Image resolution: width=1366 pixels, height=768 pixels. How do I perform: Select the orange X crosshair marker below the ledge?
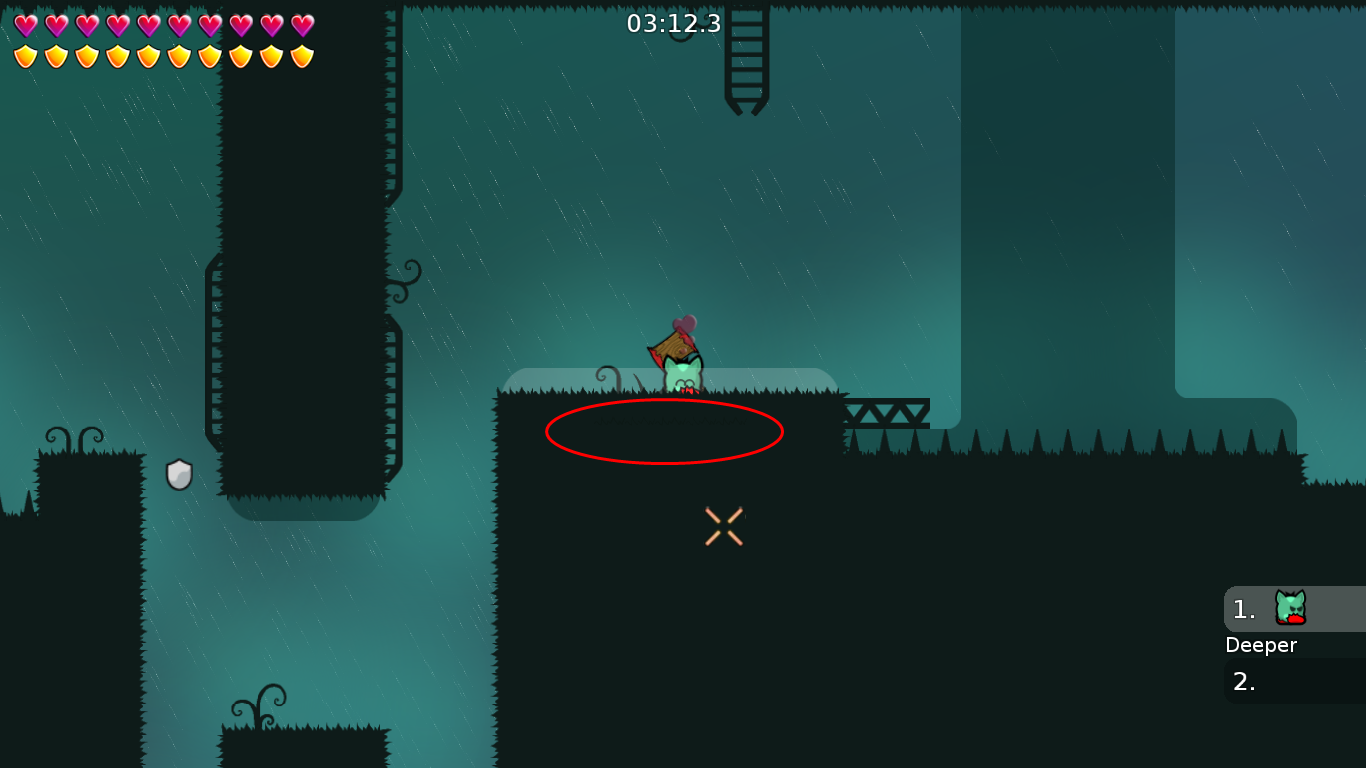(x=723, y=524)
